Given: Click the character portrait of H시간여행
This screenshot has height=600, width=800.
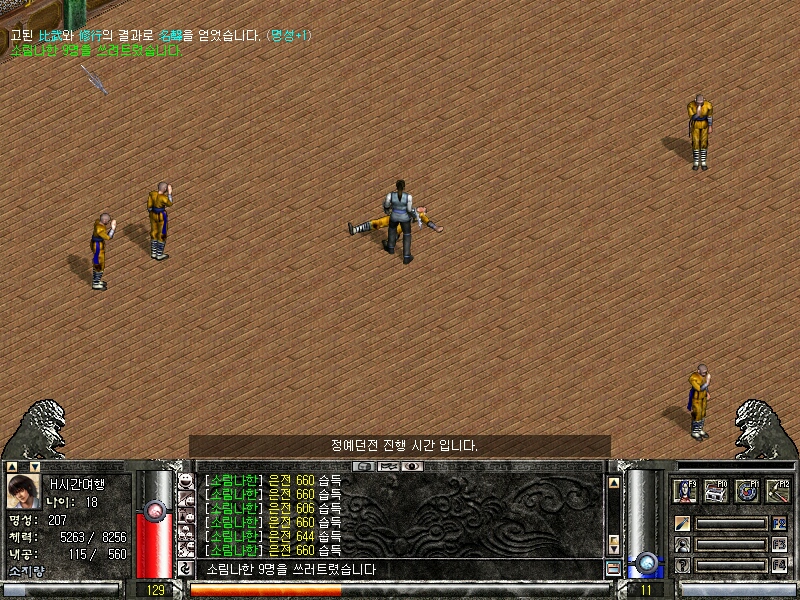Looking at the screenshot, I should 24,492.
